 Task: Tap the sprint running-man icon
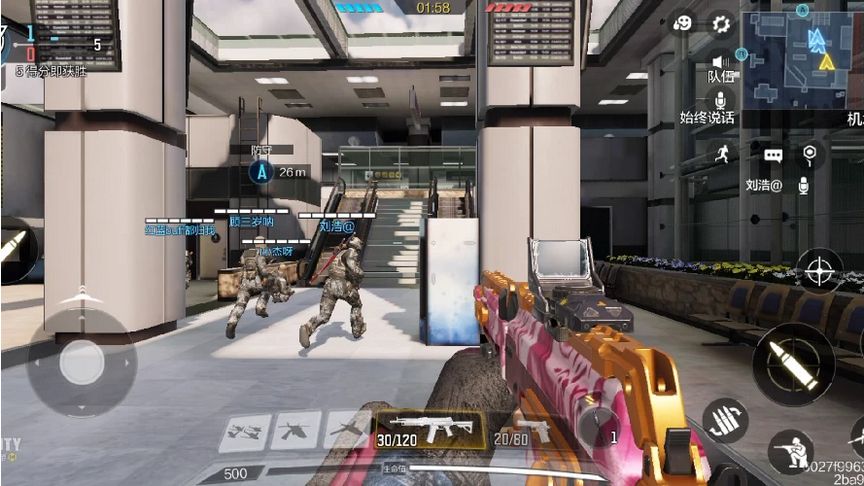tap(721, 153)
